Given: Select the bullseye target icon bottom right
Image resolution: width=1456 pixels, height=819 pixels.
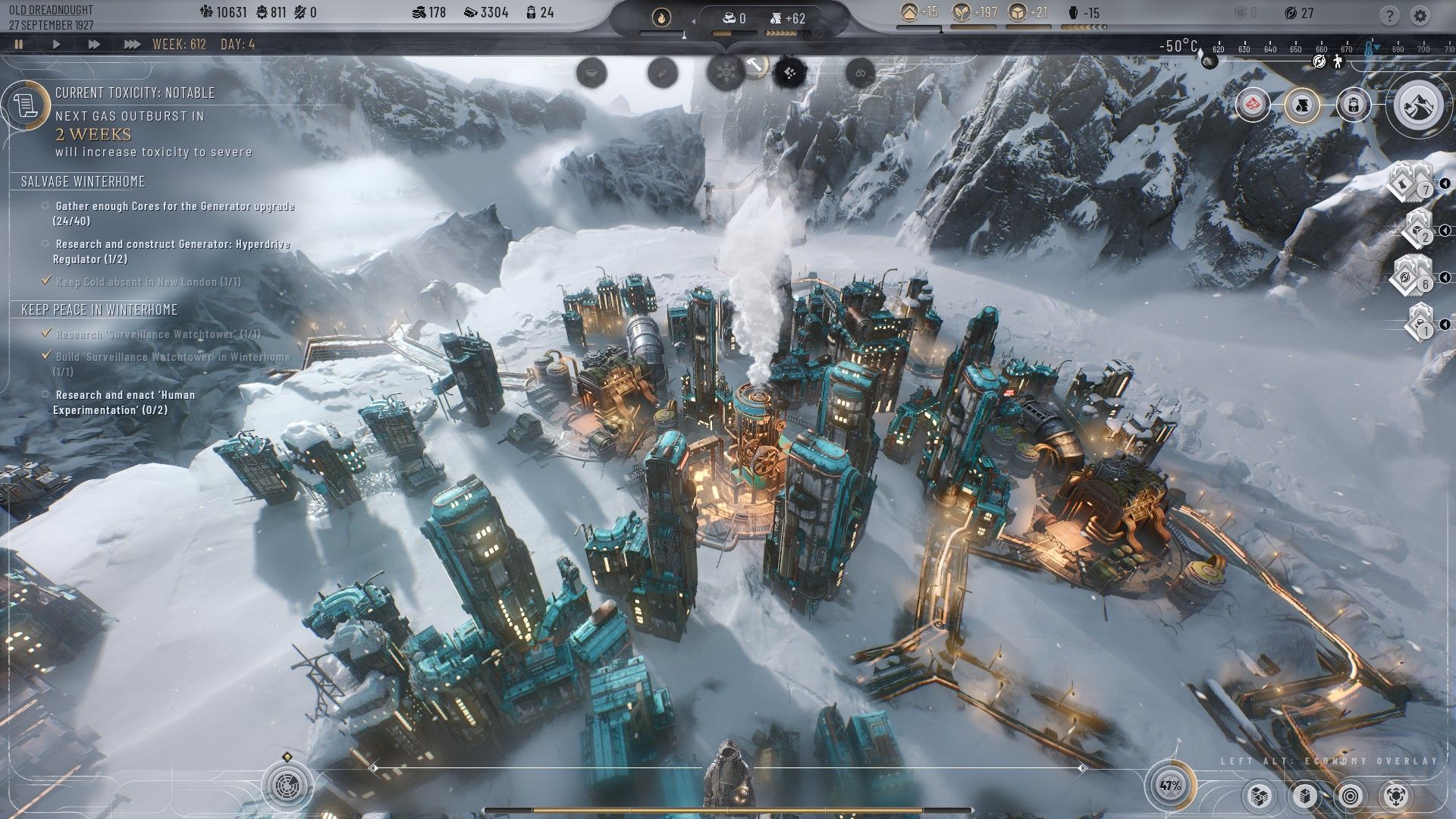Looking at the screenshot, I should click(x=1351, y=796).
